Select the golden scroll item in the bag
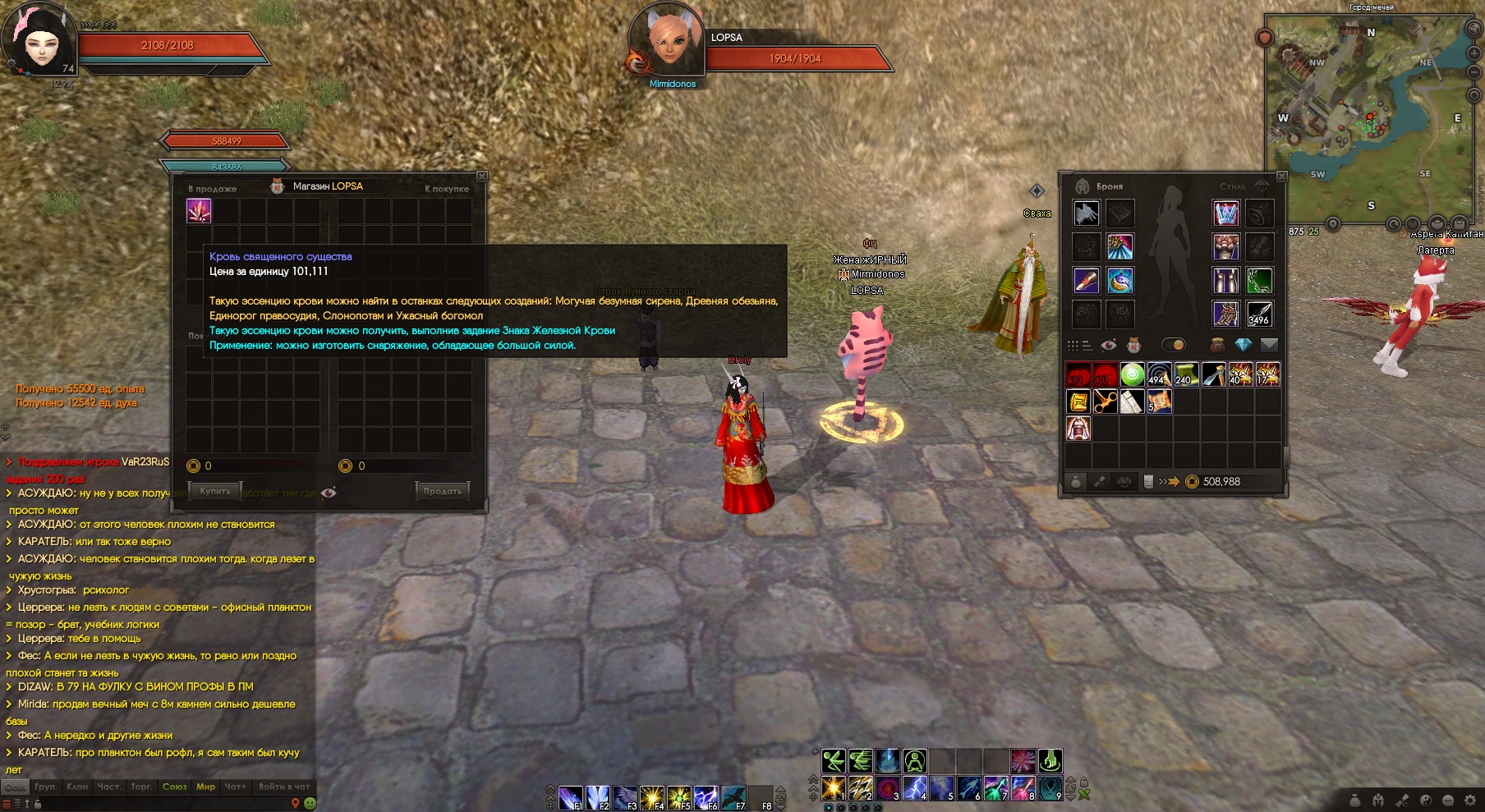The width and height of the screenshot is (1485, 812). pos(1078,401)
